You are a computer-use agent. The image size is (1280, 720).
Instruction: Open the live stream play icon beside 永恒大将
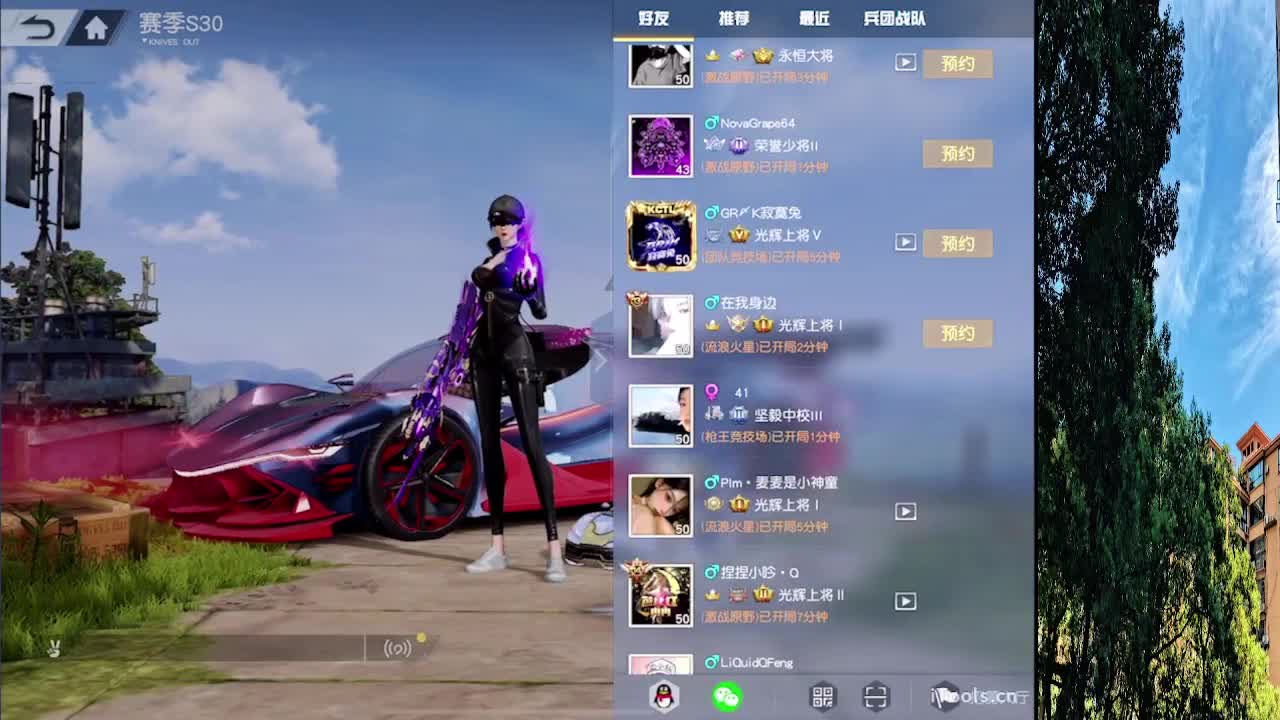point(906,63)
